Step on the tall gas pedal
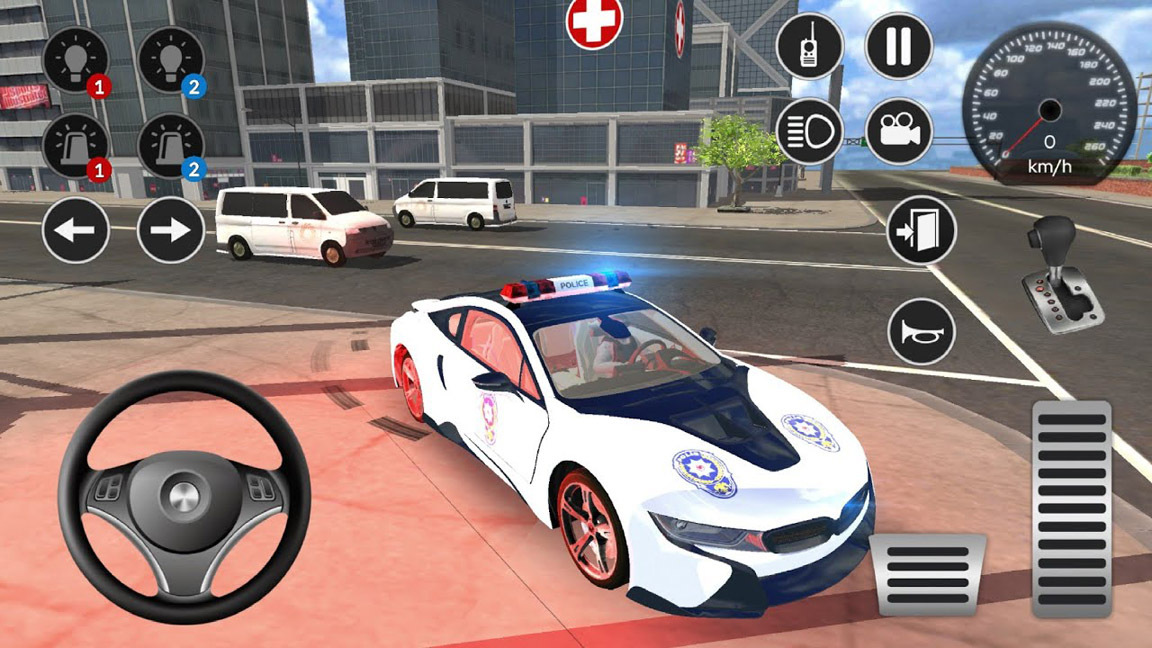Image resolution: width=1152 pixels, height=648 pixels. click(1071, 509)
